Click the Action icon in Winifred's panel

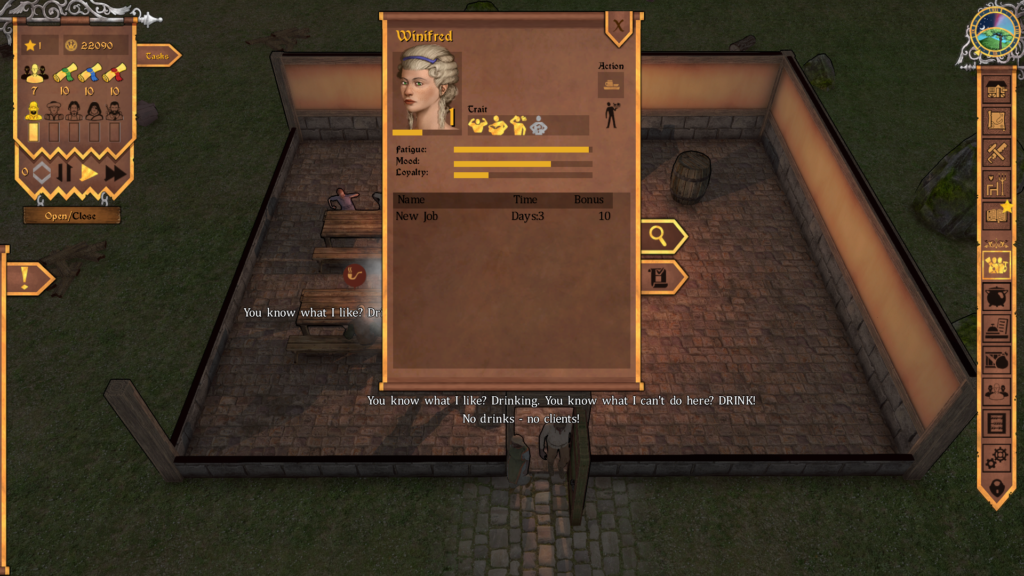pyautogui.click(x=610, y=85)
